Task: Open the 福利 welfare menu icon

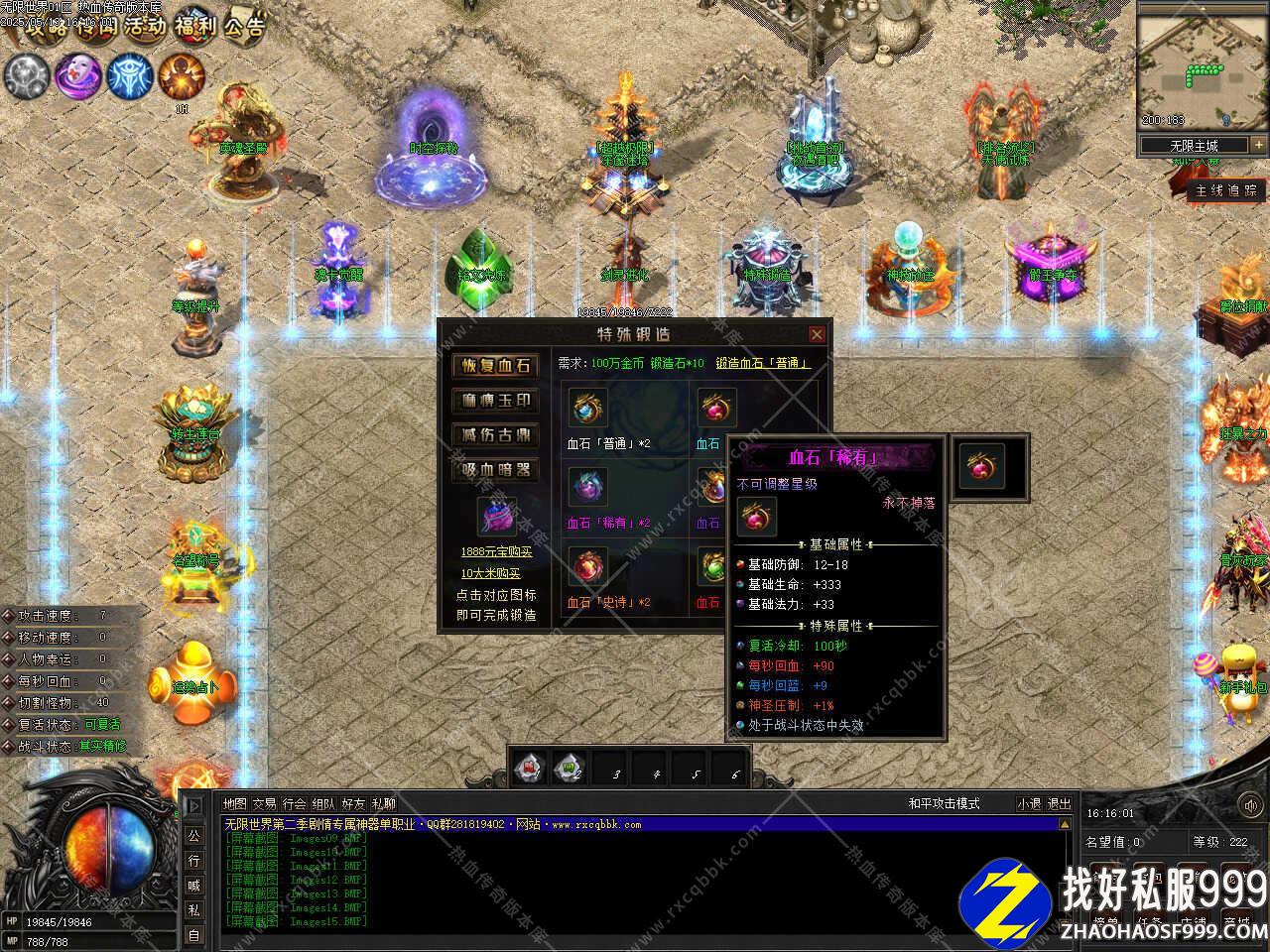Action: (x=193, y=24)
